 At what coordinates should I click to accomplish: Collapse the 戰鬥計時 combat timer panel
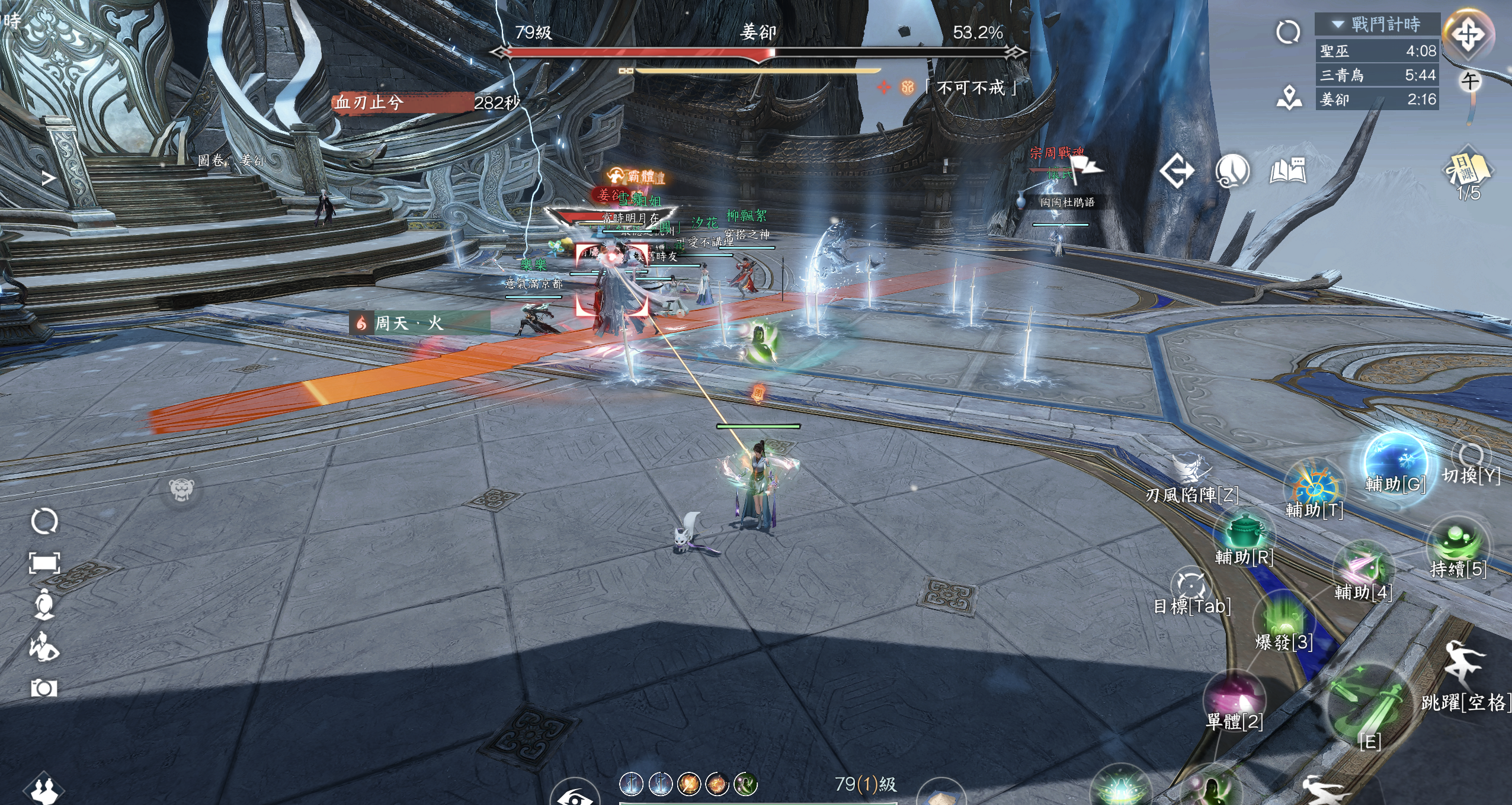point(1338,24)
